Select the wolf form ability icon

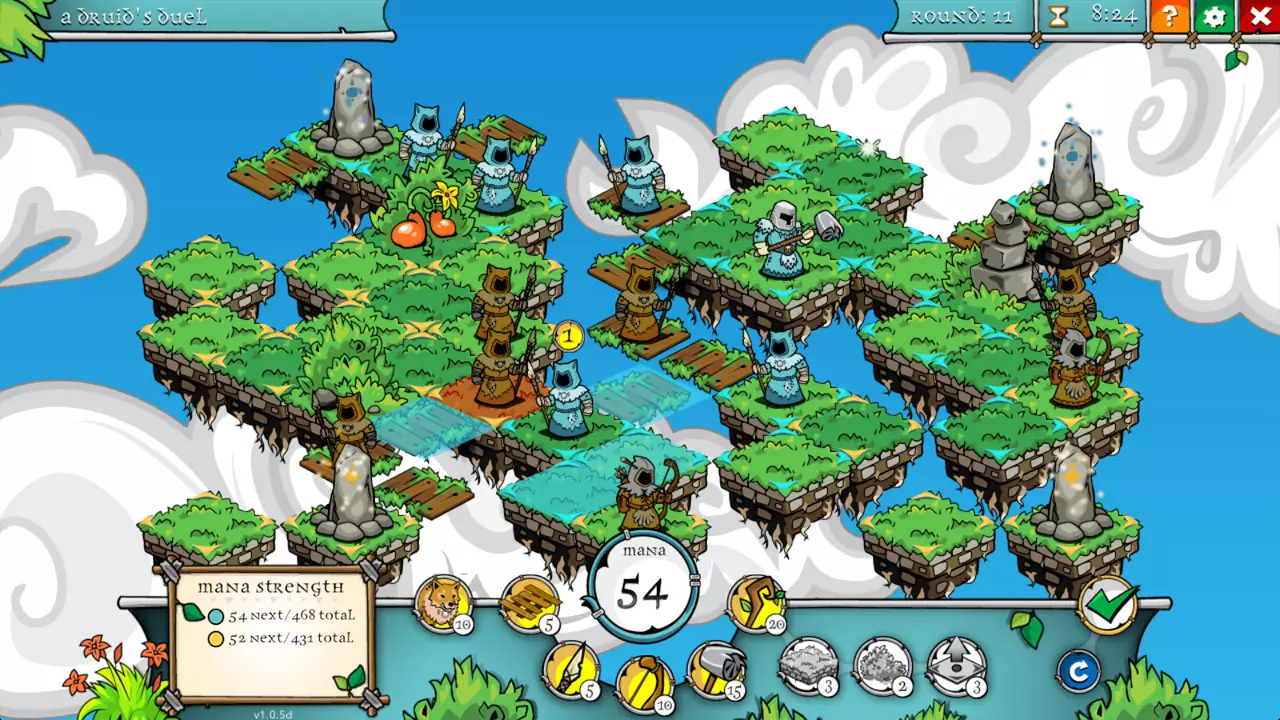[x=443, y=603]
